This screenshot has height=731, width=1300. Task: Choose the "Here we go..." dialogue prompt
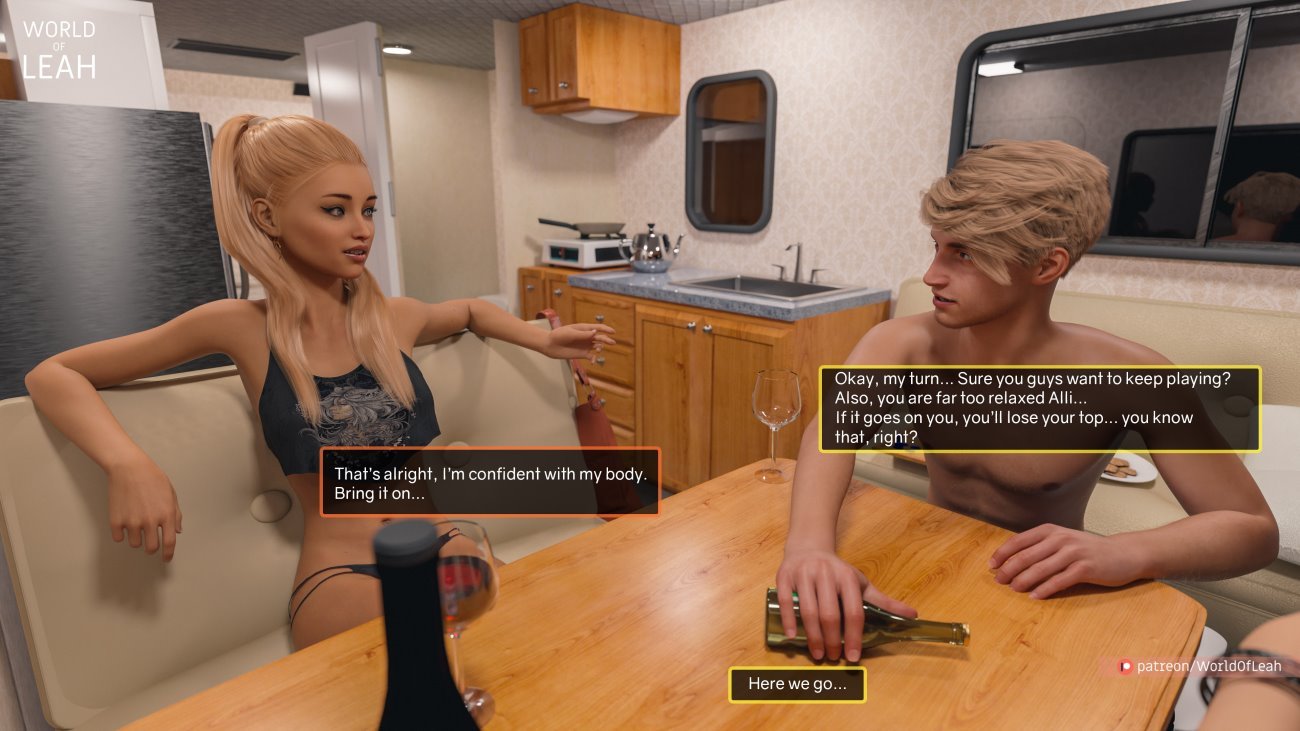tap(797, 685)
